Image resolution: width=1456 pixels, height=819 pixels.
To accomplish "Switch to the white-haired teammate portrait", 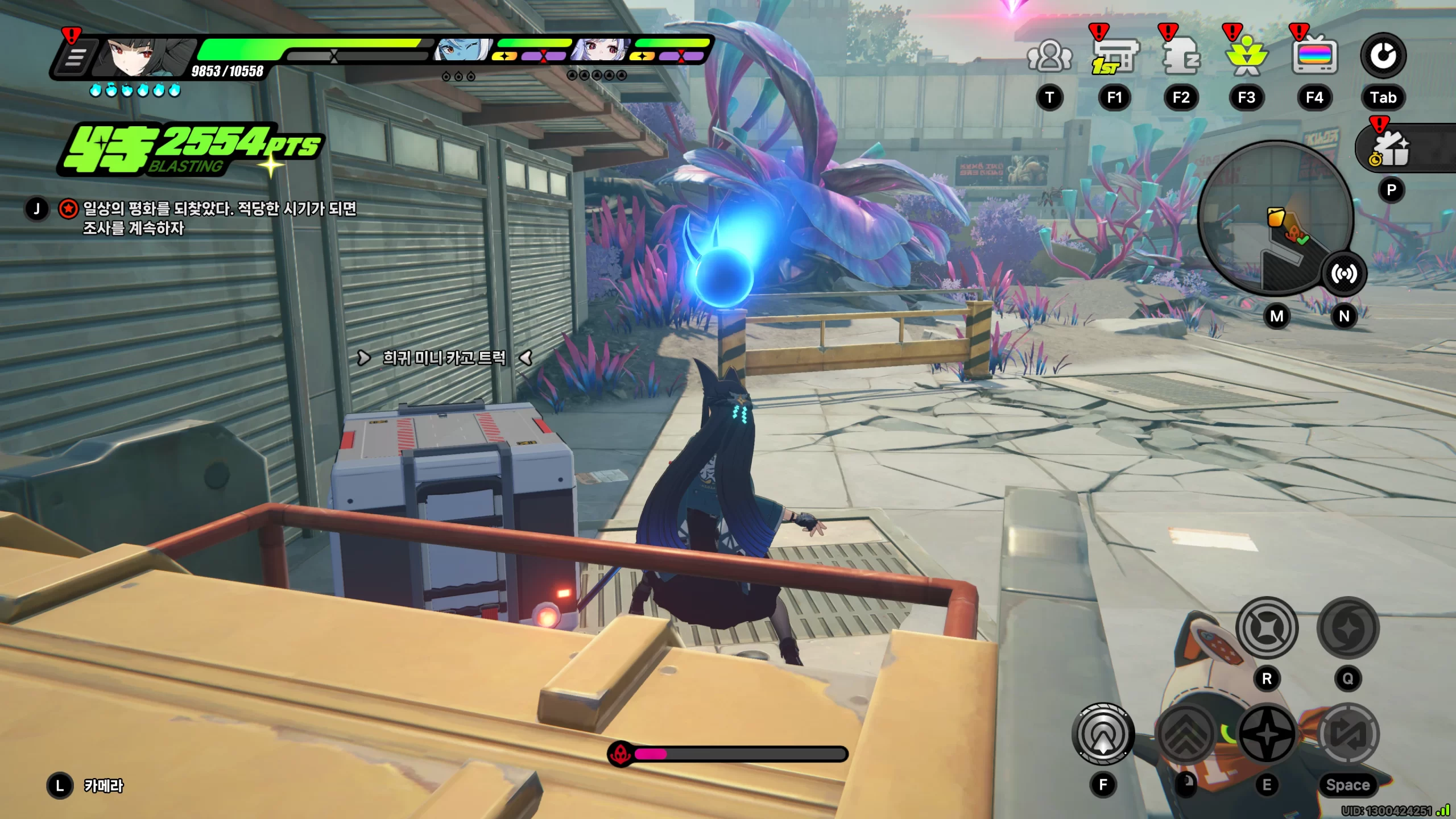I will [x=600, y=51].
